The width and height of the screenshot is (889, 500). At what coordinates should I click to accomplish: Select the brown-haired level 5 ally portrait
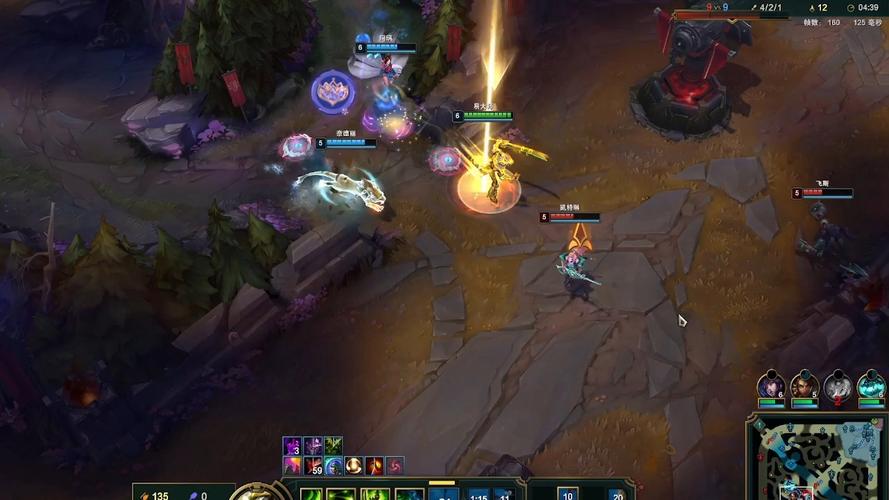(804, 385)
